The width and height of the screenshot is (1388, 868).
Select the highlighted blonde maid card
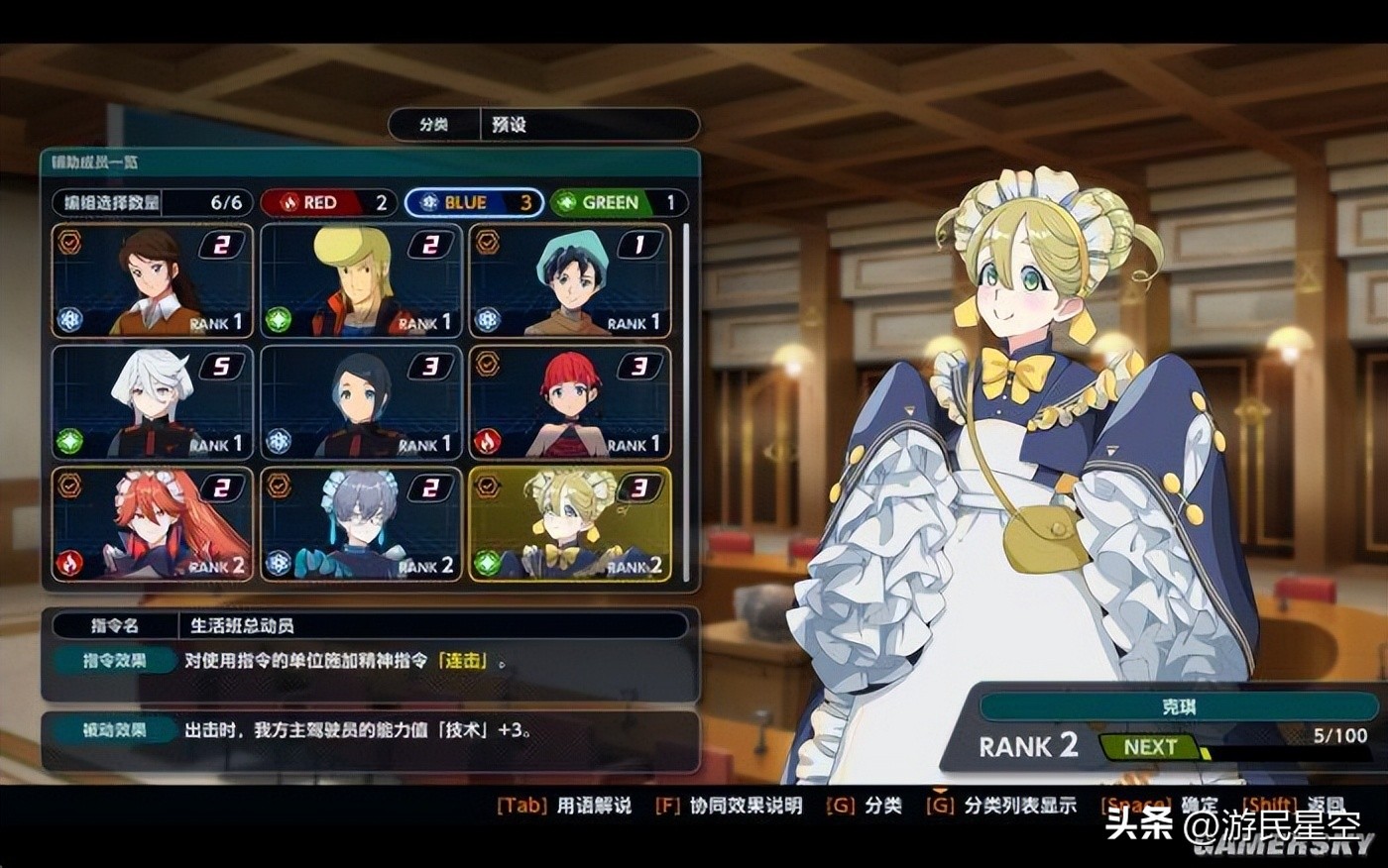pos(570,524)
